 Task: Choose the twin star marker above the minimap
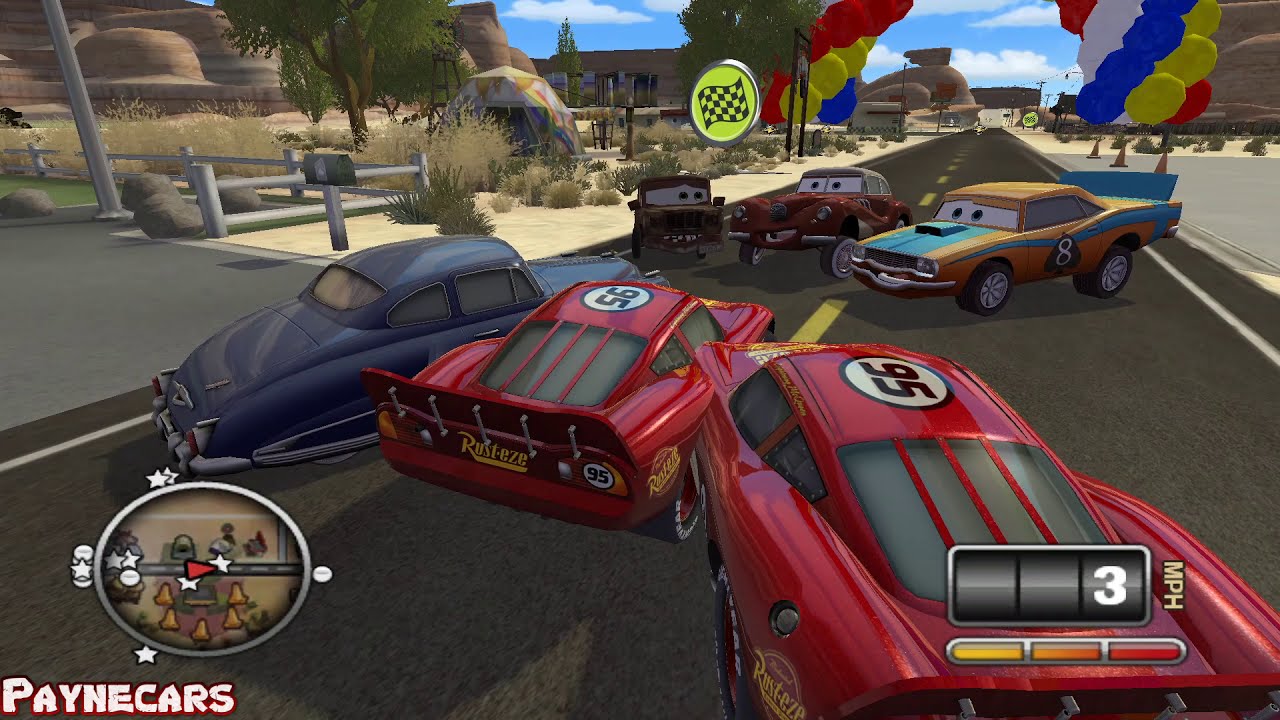click(160, 479)
